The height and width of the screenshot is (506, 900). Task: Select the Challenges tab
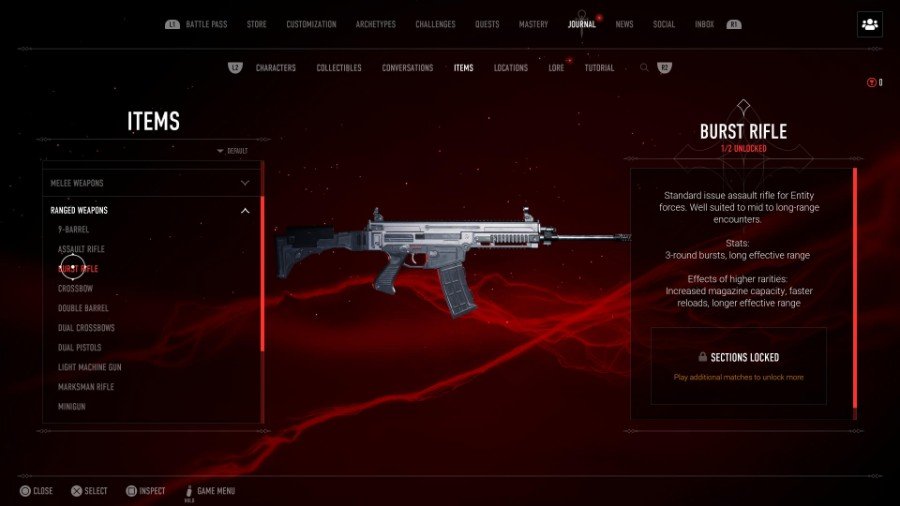point(435,24)
